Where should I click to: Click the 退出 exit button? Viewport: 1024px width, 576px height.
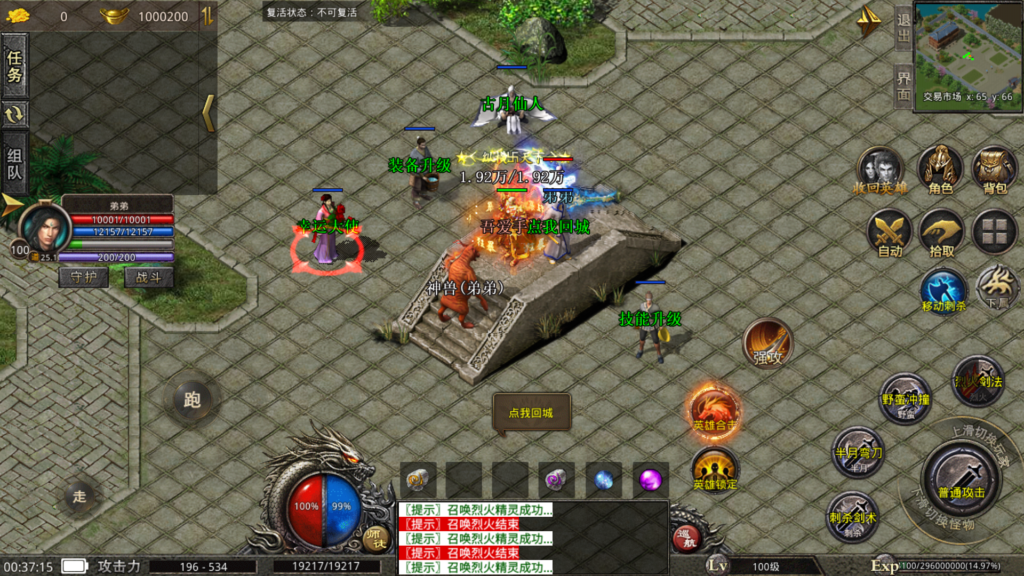[x=903, y=26]
